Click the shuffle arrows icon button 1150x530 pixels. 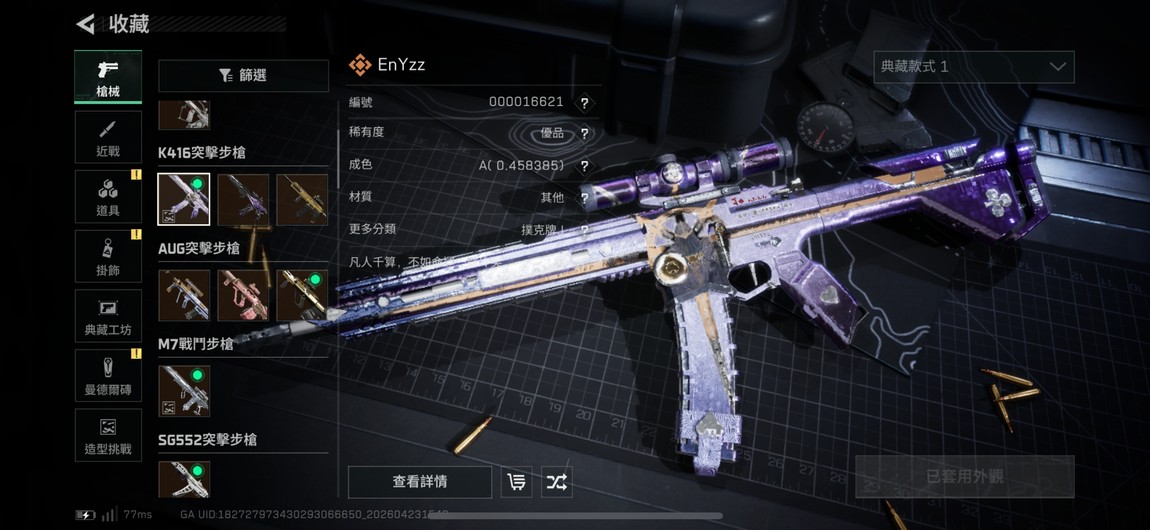(556, 482)
